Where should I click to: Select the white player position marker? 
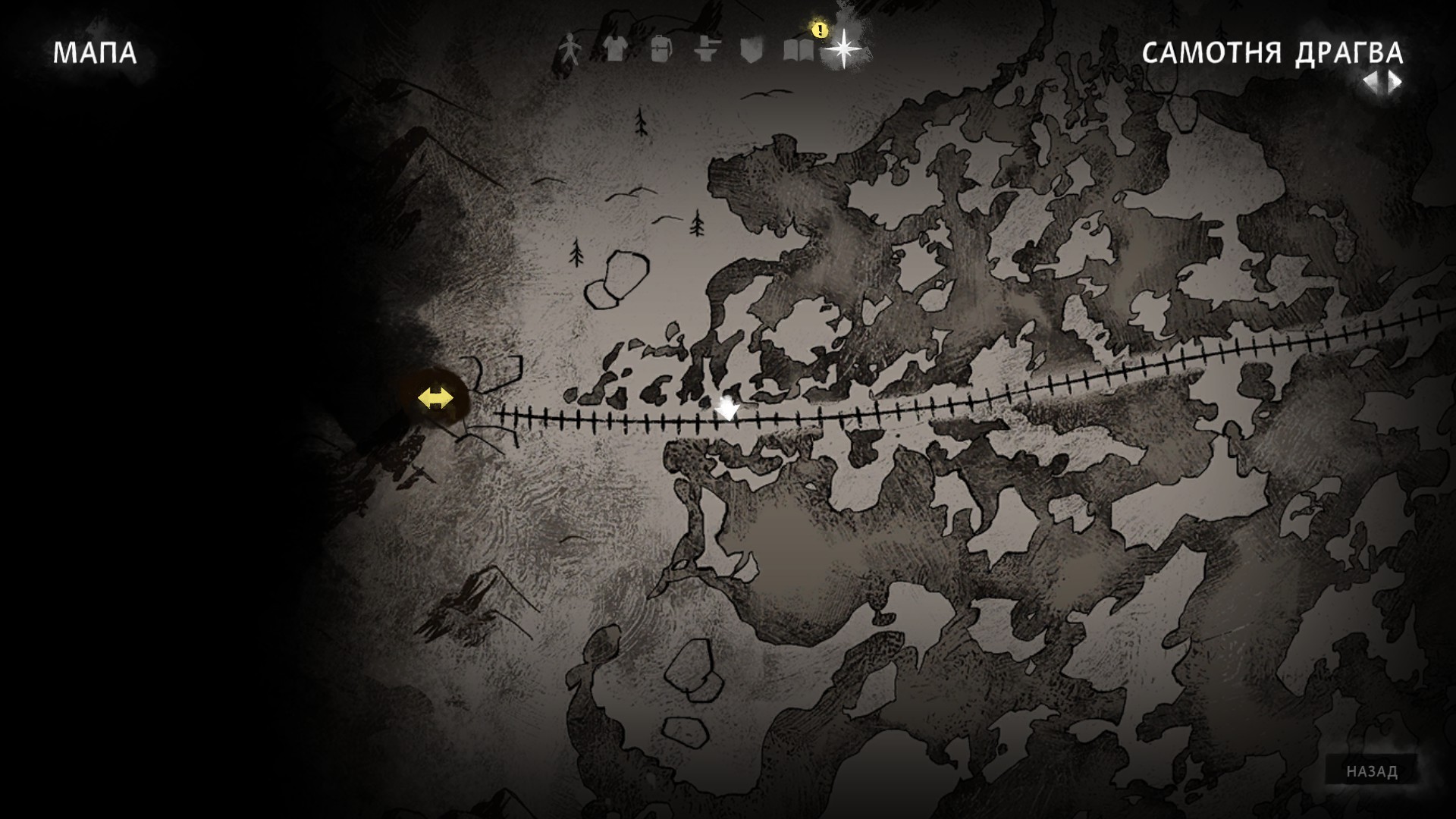[x=727, y=409]
